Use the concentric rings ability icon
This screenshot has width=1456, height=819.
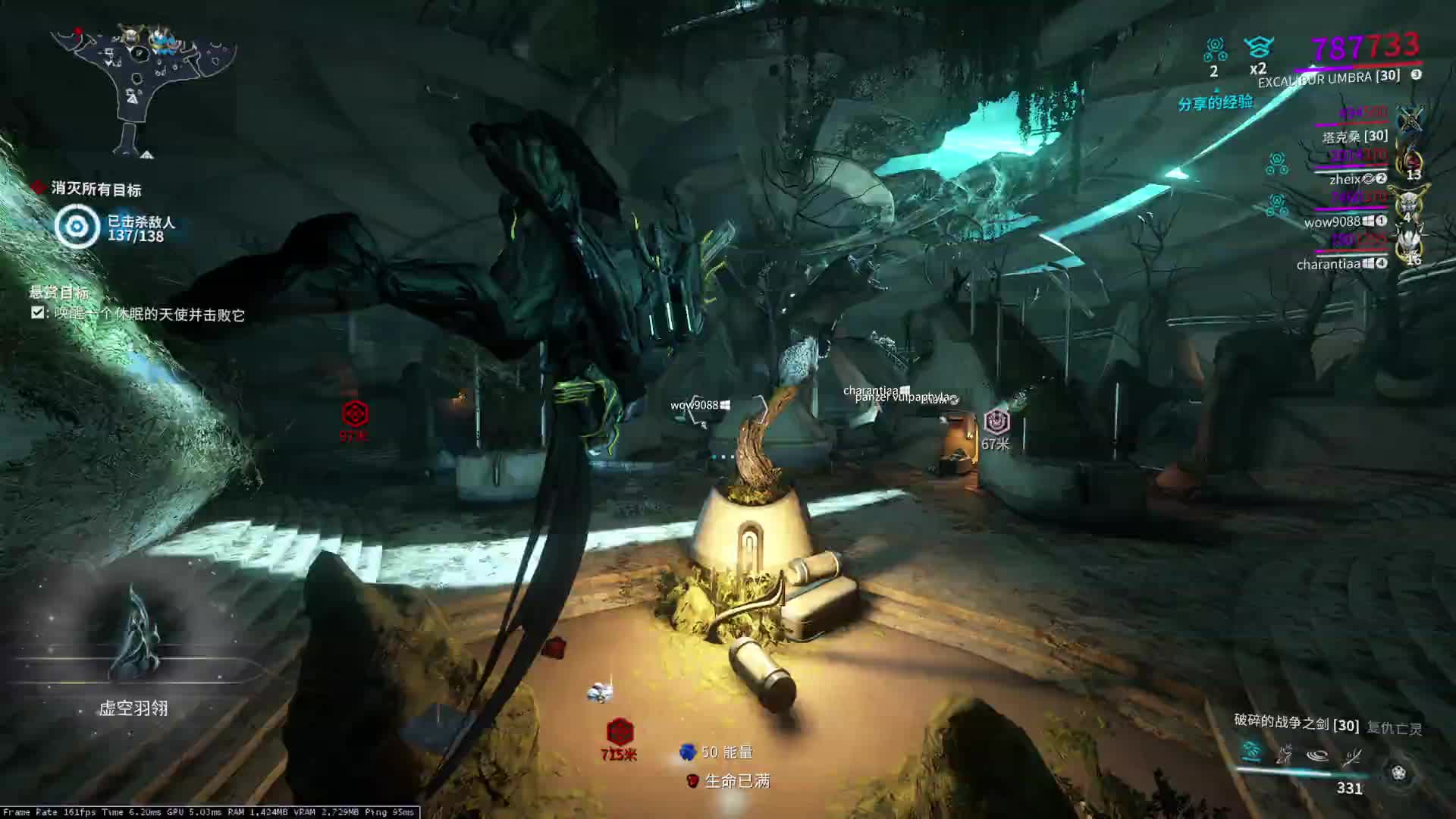1318,755
